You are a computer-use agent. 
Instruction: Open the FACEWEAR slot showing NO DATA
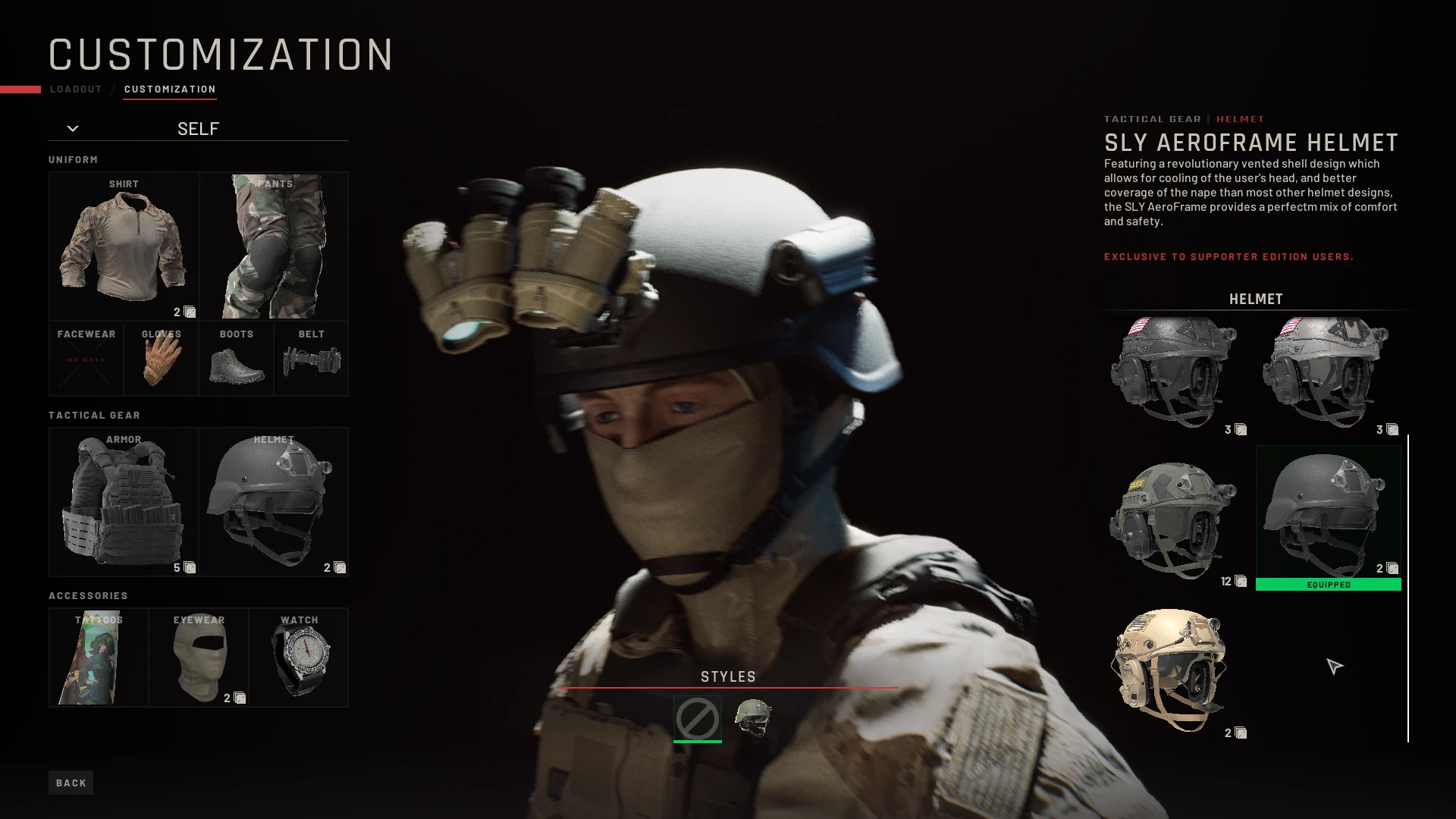point(86,359)
